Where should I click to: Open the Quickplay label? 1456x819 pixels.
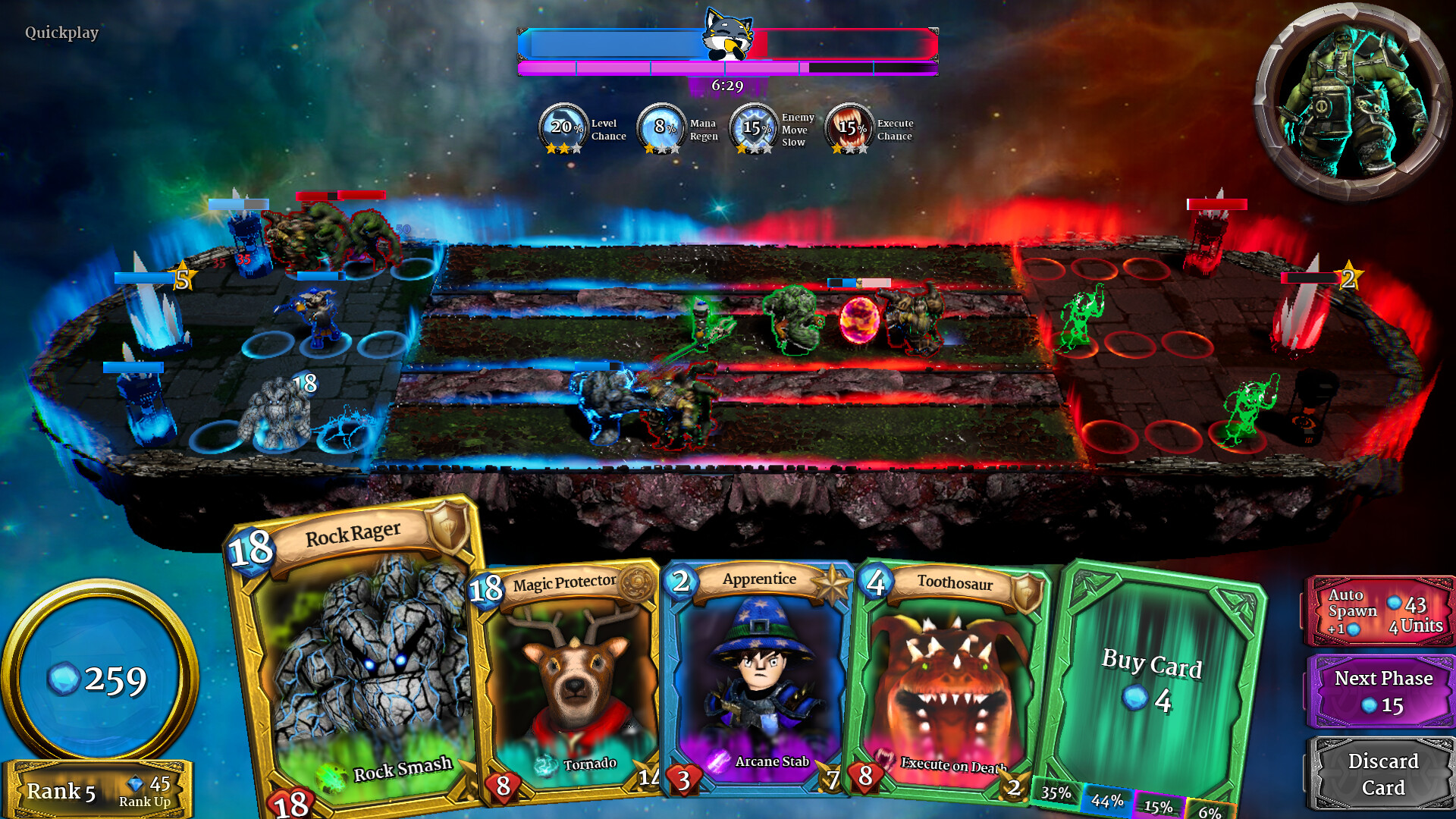point(61,33)
